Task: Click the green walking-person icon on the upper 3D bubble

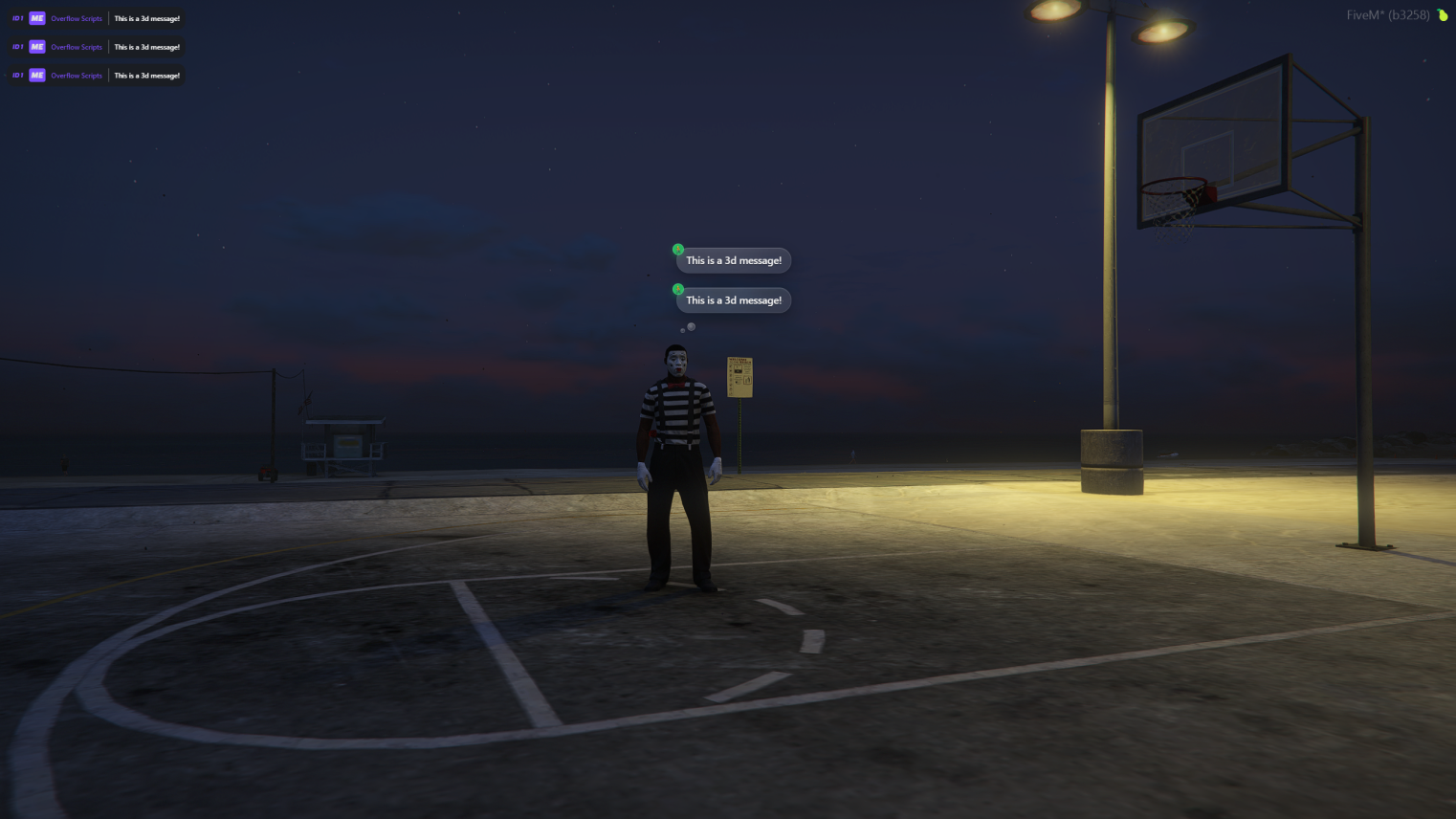Action: coord(679,249)
